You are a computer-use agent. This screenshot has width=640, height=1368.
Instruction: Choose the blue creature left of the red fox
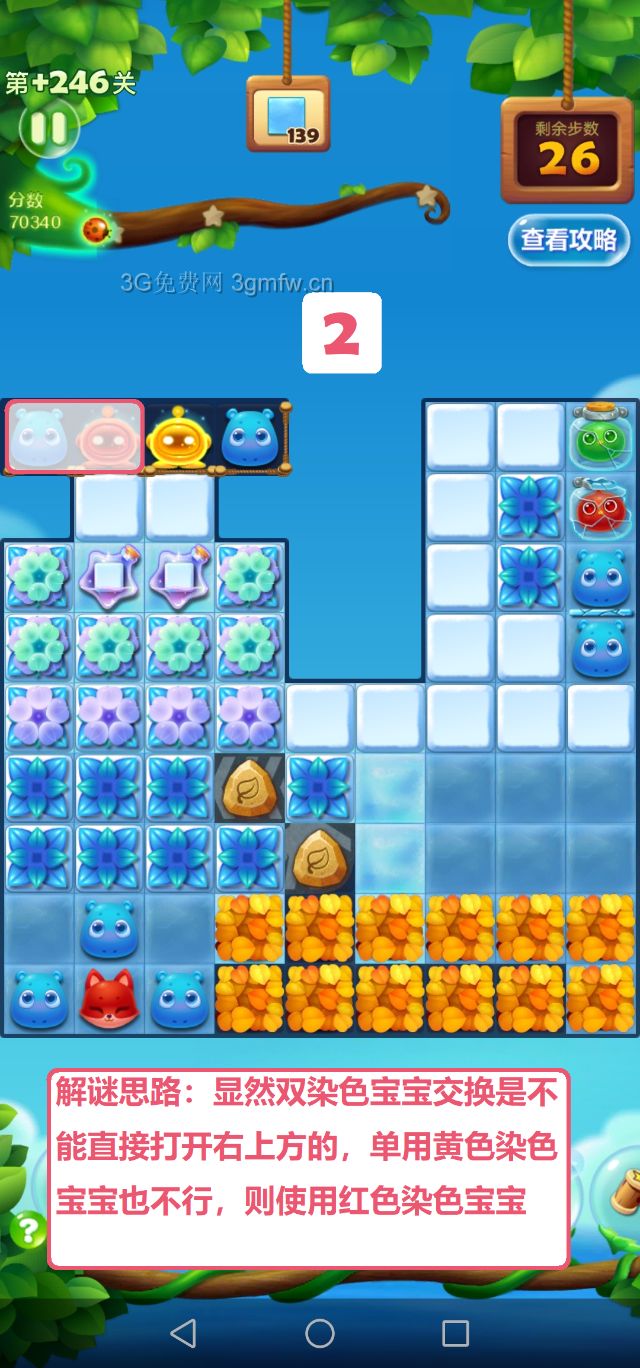[39, 999]
